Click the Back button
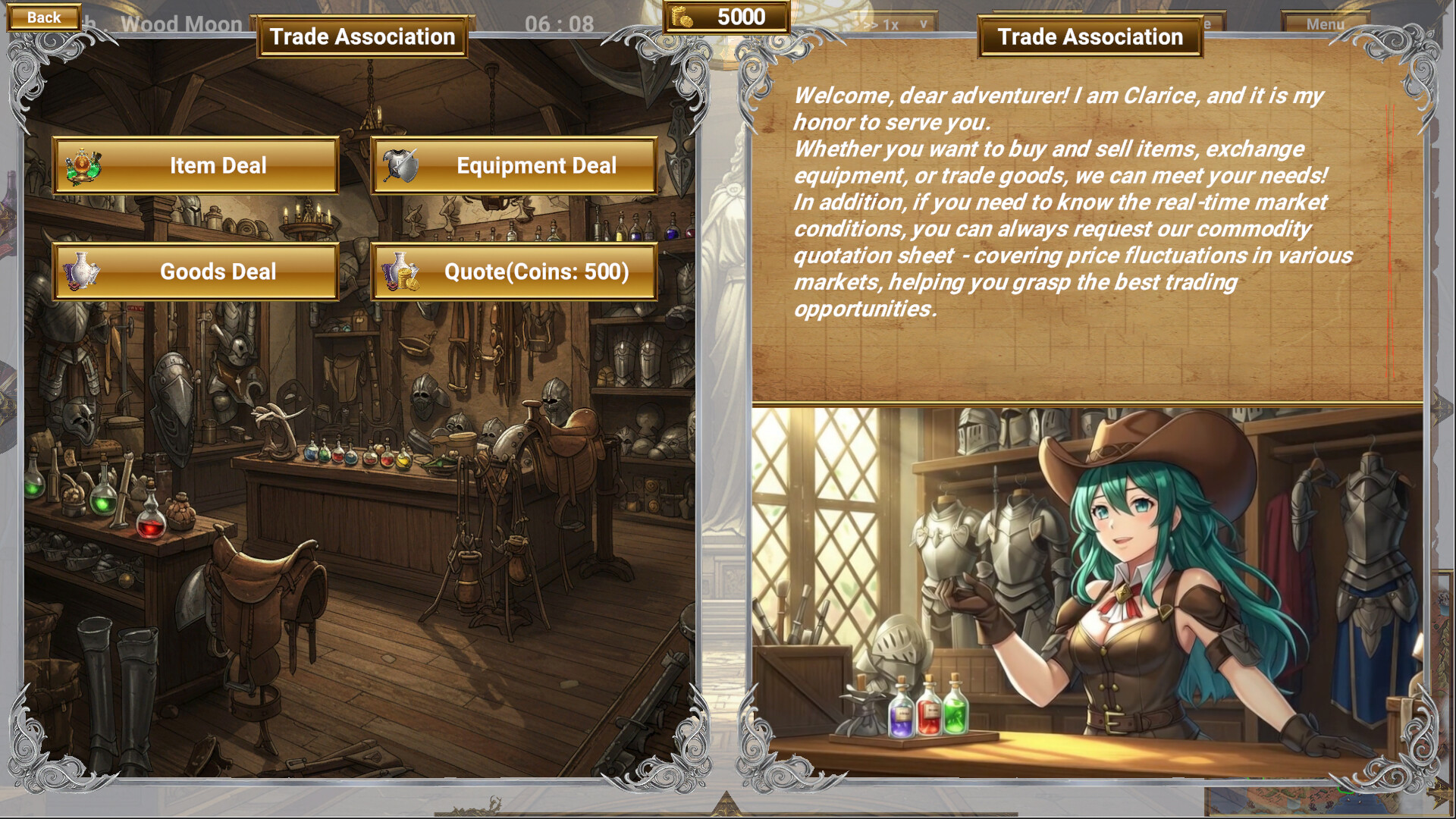Viewport: 1456px width, 819px height. click(43, 16)
